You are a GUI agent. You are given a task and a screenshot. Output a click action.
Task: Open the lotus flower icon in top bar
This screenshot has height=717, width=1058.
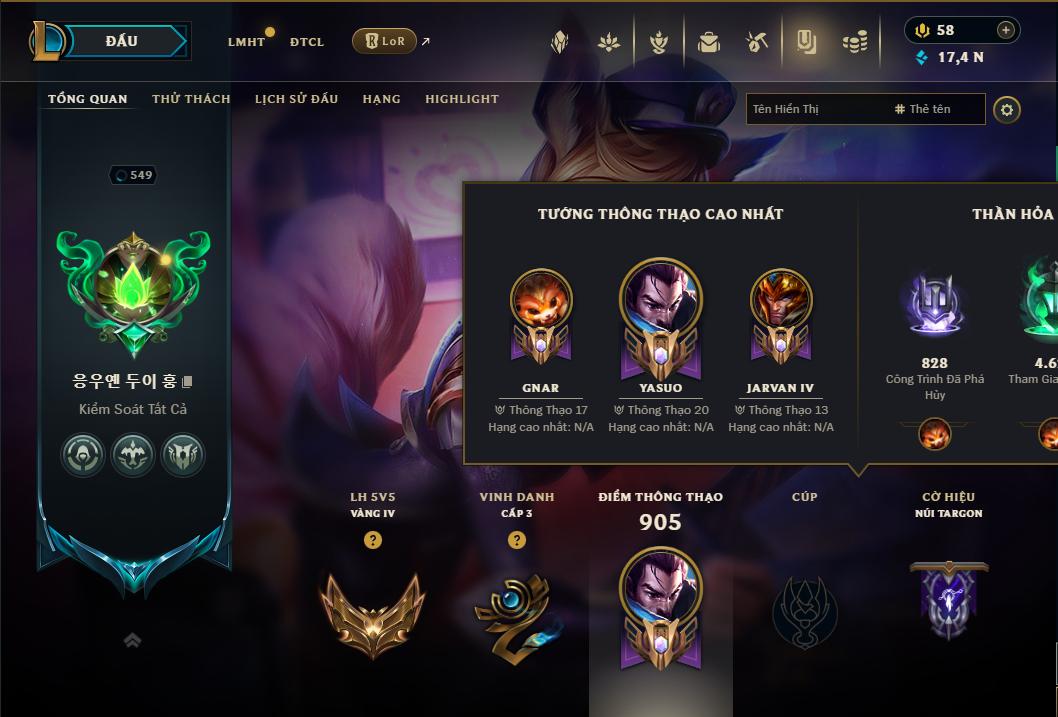click(609, 42)
